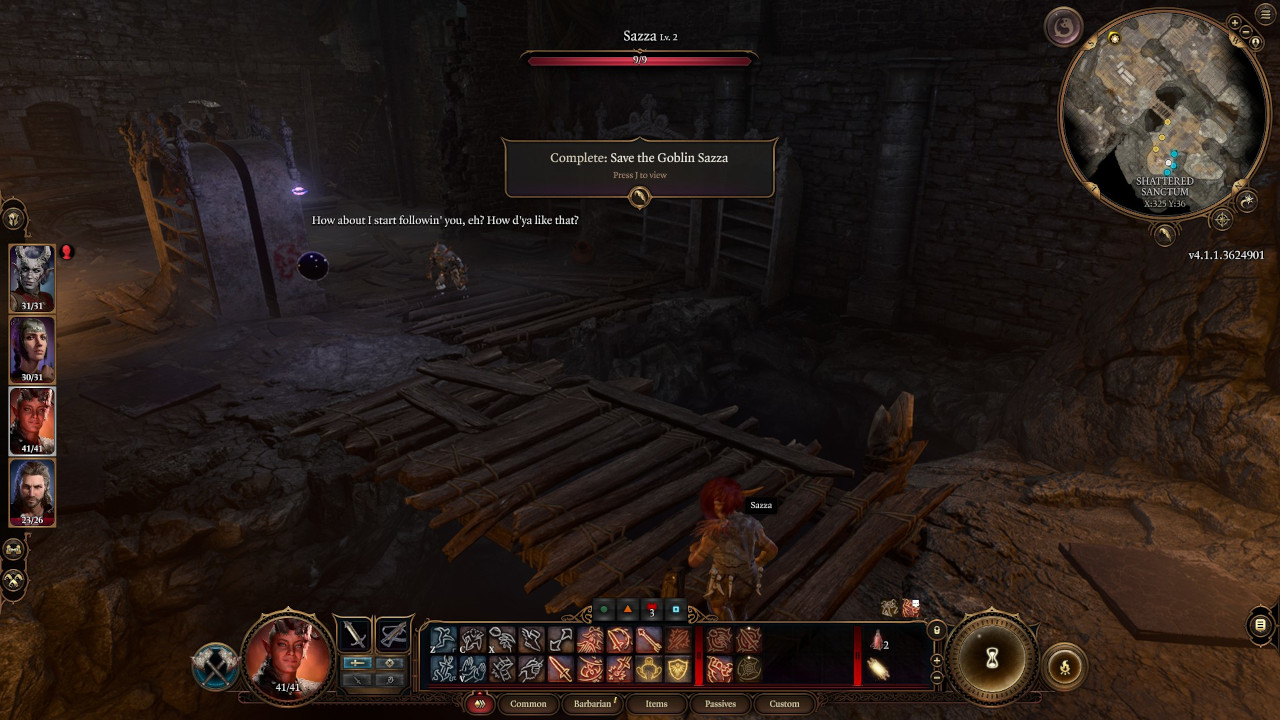Screen dimensions: 1280x720
Task: Switch to the Custom hotbar tab
Action: pyautogui.click(x=784, y=704)
